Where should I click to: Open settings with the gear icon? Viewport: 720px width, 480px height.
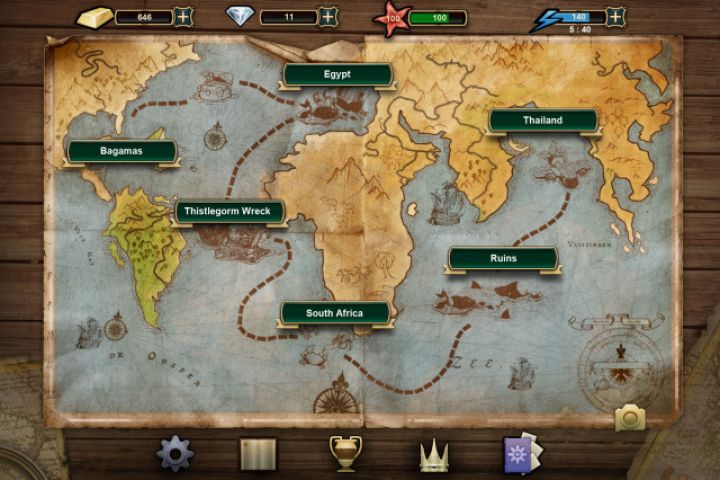click(175, 454)
